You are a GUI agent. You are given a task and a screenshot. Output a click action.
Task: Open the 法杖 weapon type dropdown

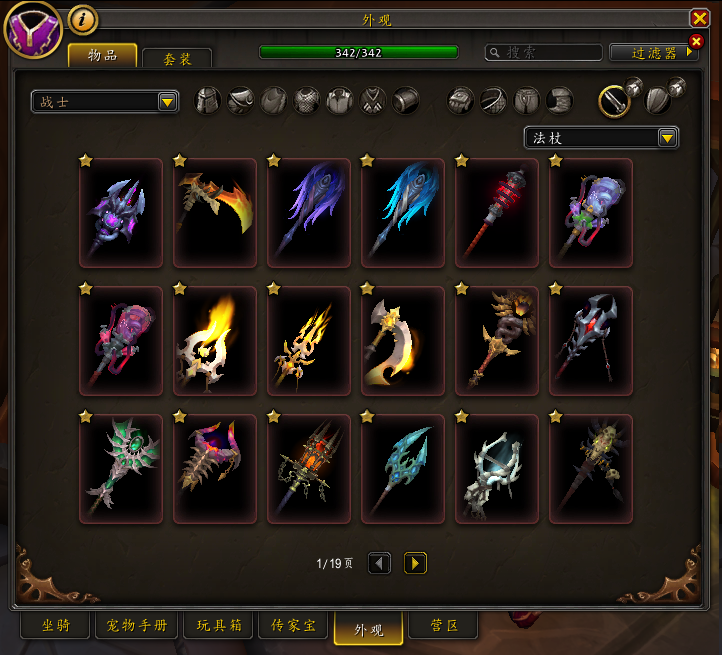coord(601,137)
